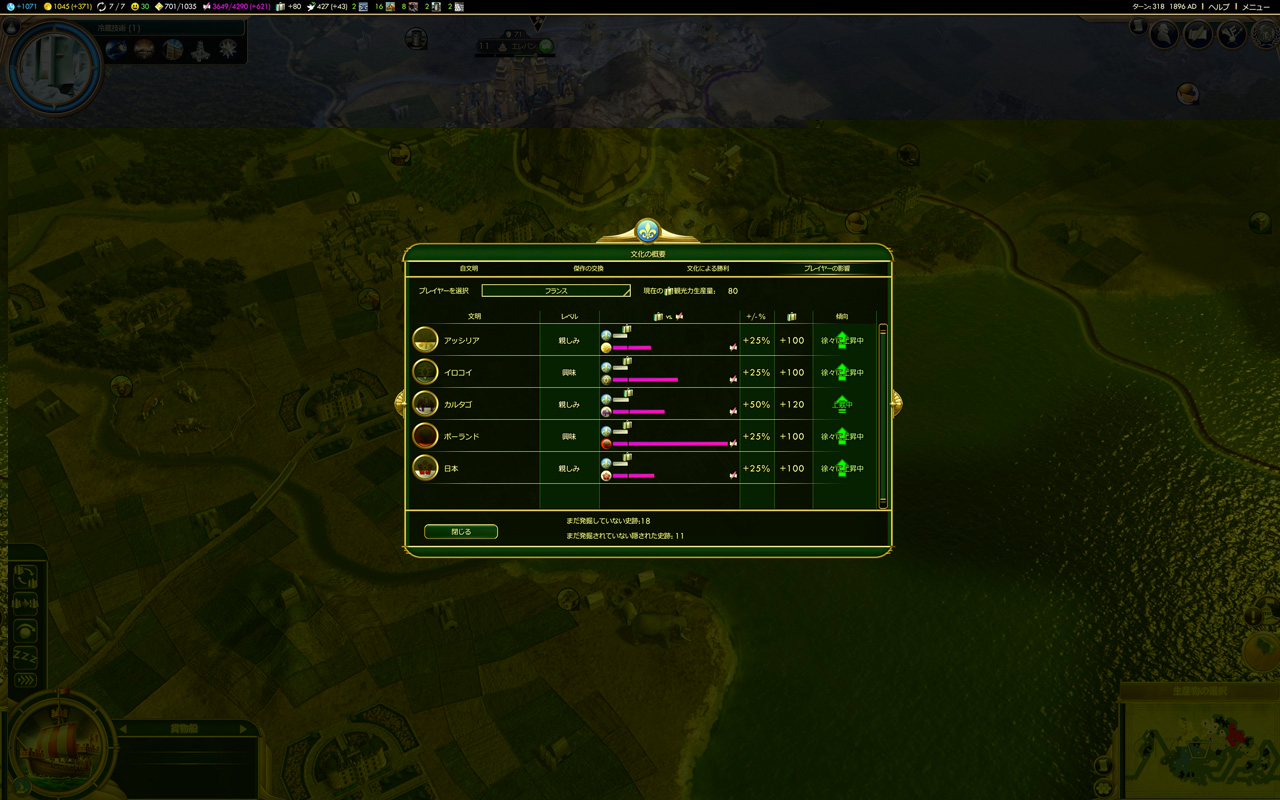This screenshot has width=1280, height=800.
Task: Open the ヘルプ help link
Action: tap(1219, 7)
